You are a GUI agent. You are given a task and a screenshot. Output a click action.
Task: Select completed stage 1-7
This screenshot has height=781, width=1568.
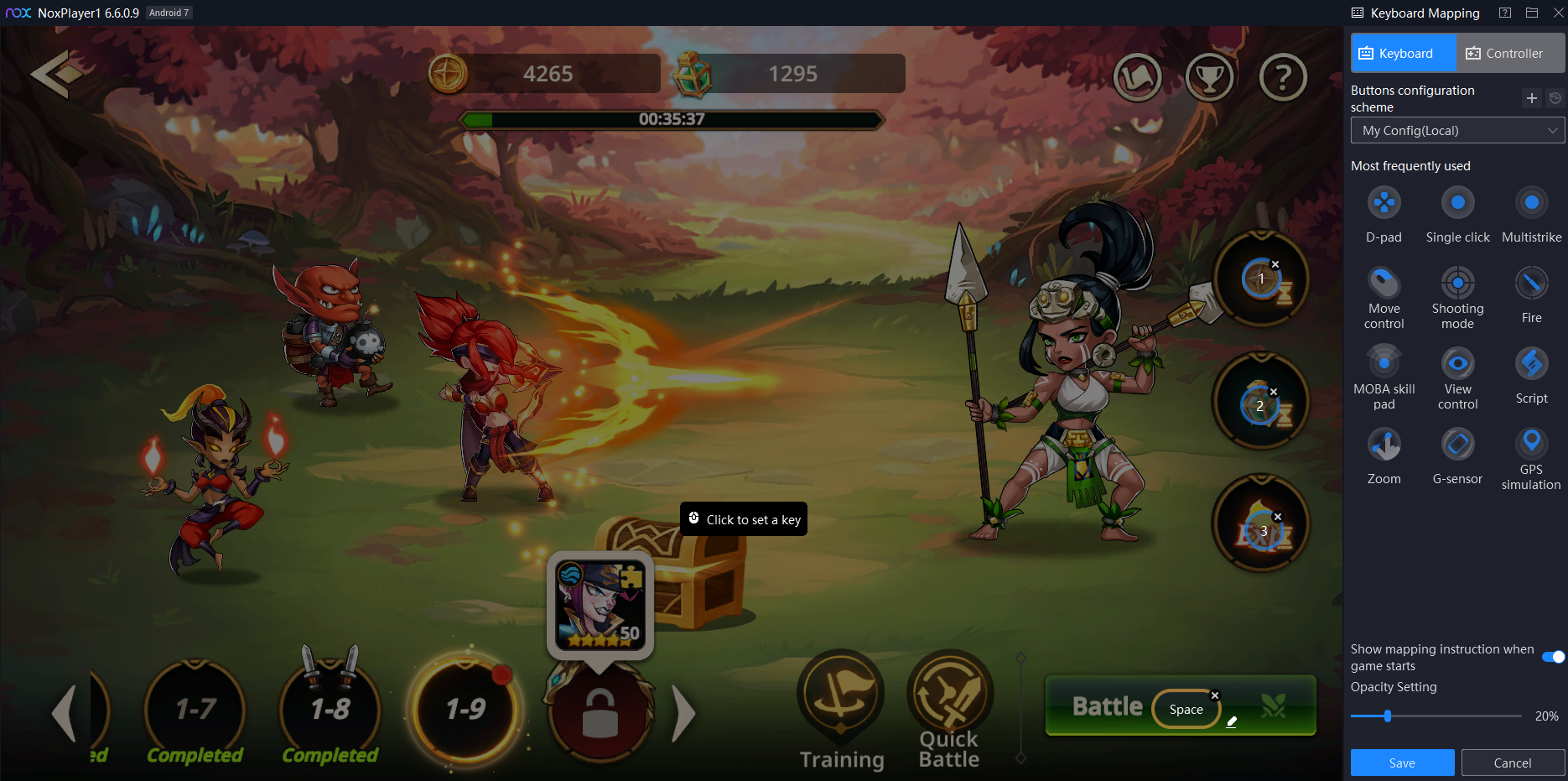(195, 710)
